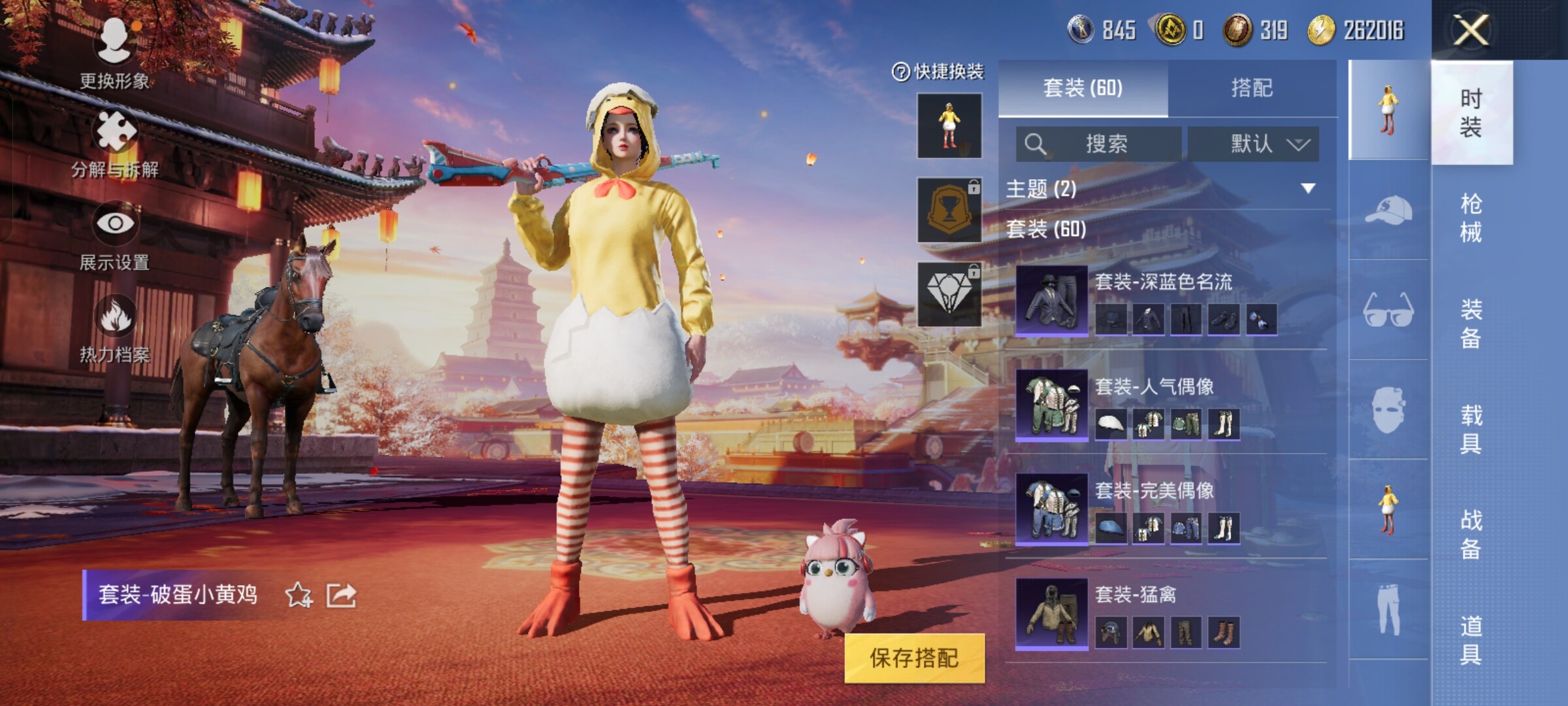The height and width of the screenshot is (706, 1568).
Task: Favorite the outfit with the star icon
Action: point(299,595)
